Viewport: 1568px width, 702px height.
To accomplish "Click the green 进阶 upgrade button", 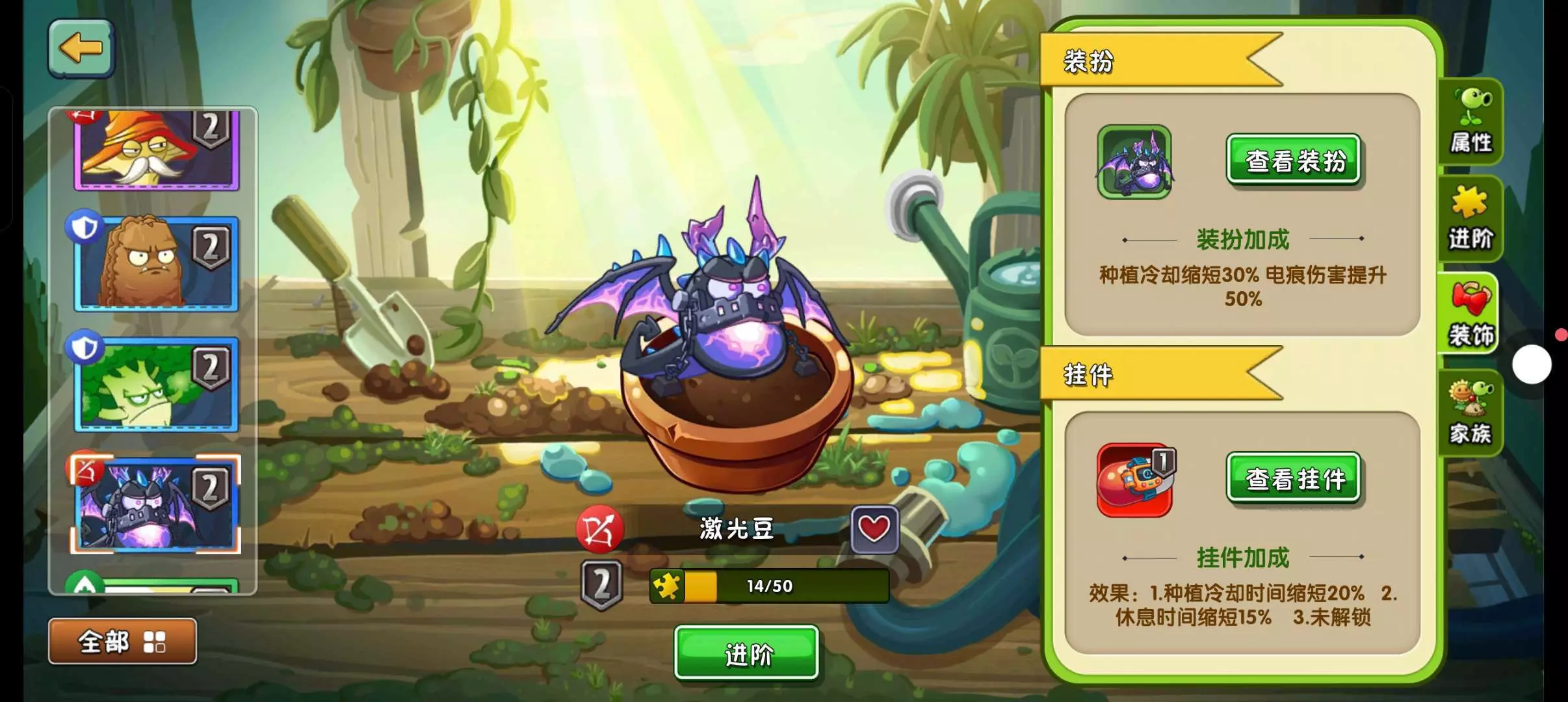I will 746,653.
